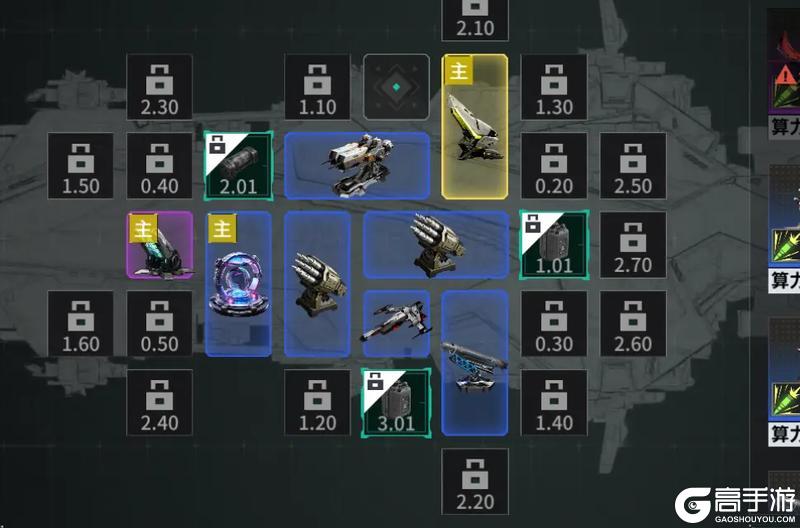Select the locked slot labeled 1.50
The height and width of the screenshot is (528, 800).
pos(80,166)
